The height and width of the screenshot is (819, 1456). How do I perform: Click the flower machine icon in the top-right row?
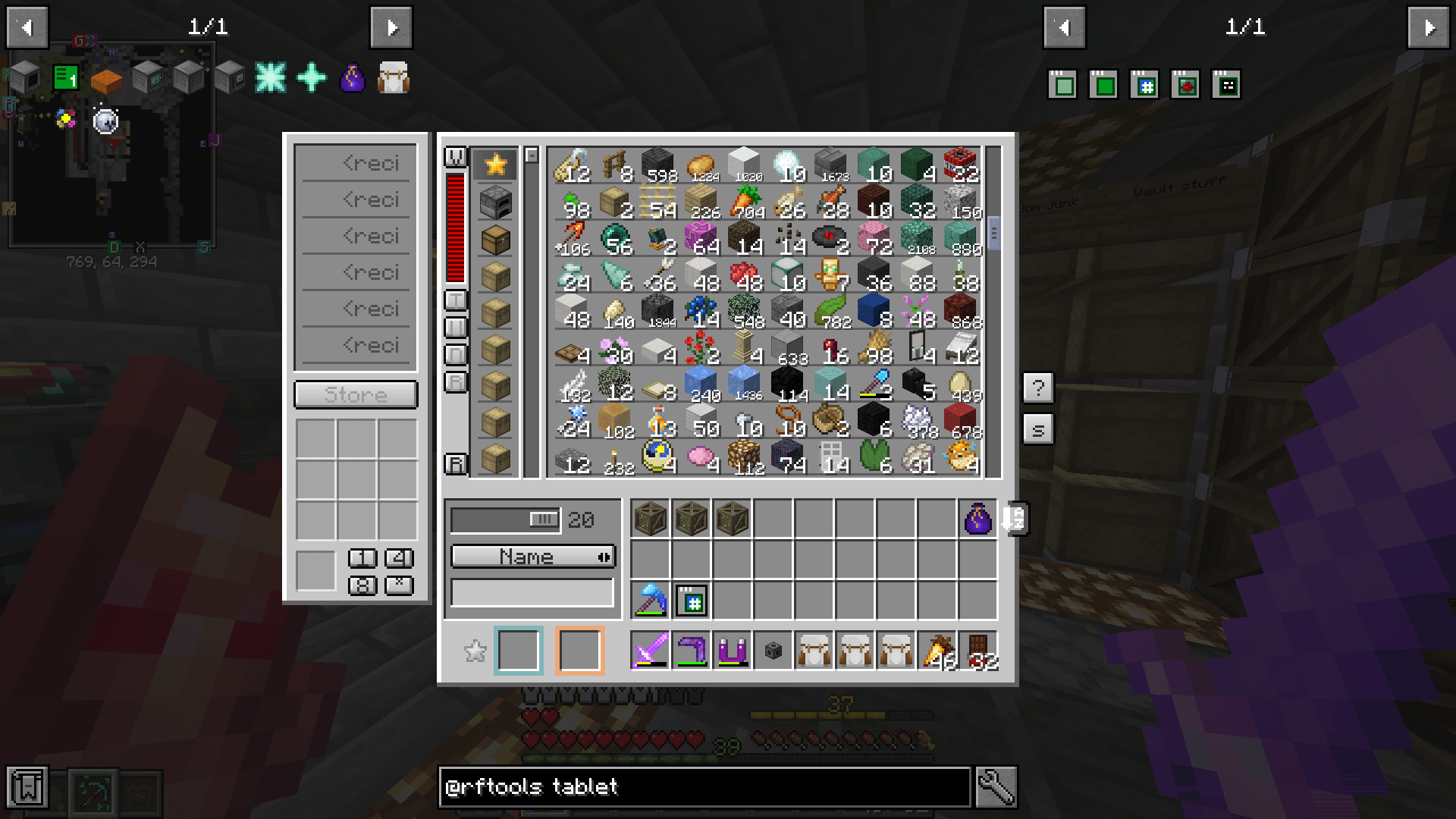click(1185, 85)
